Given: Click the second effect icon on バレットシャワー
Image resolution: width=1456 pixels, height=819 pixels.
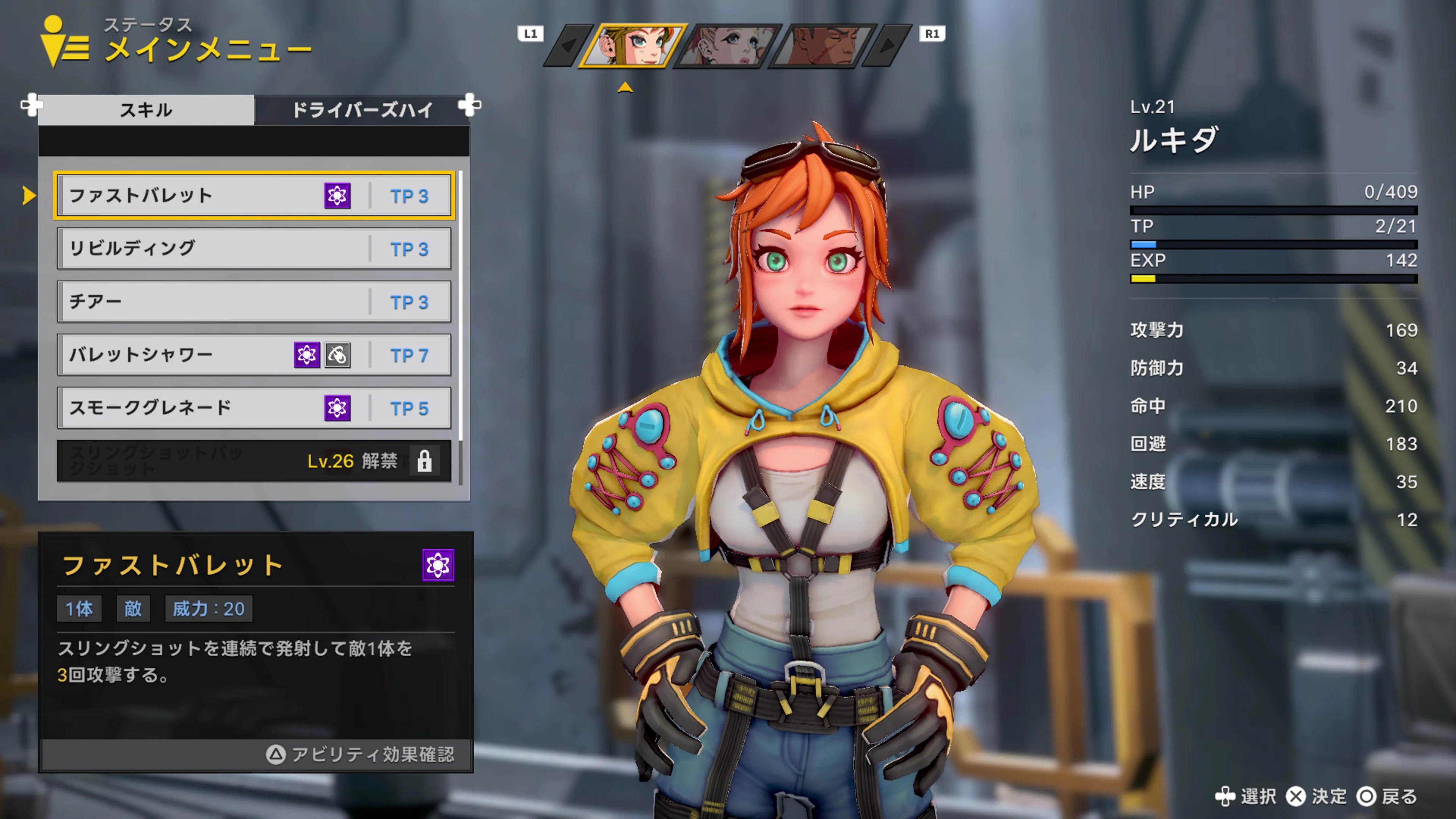Looking at the screenshot, I should click(x=337, y=355).
